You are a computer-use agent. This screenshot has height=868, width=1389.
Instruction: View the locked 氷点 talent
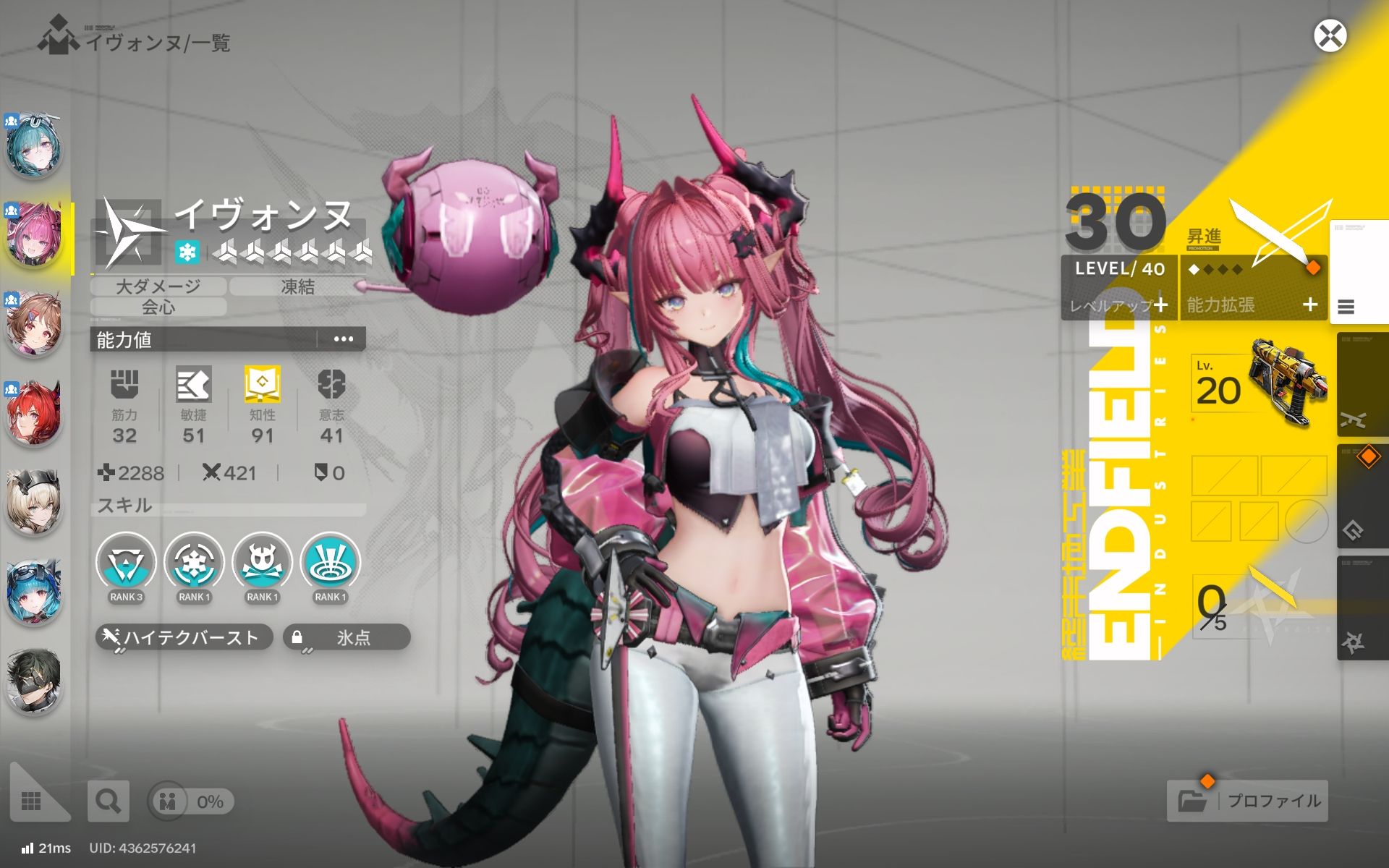(347, 637)
